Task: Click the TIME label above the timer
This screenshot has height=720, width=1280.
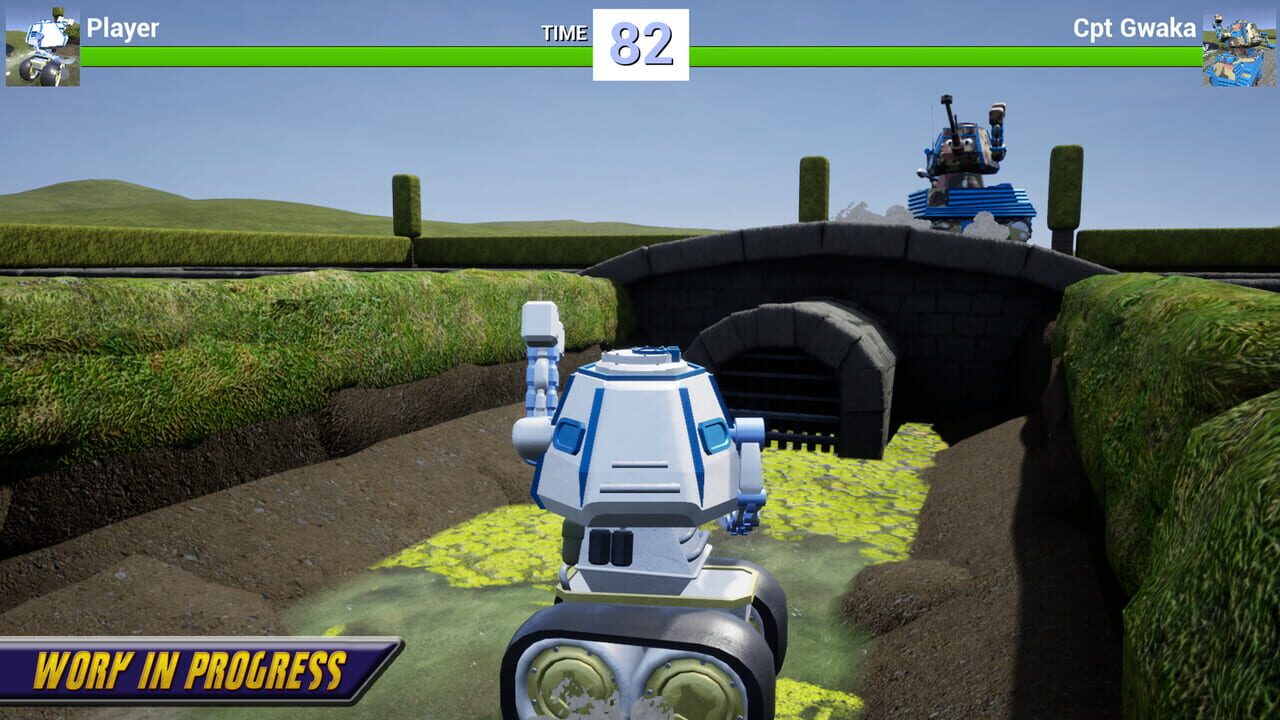Action: [x=567, y=33]
